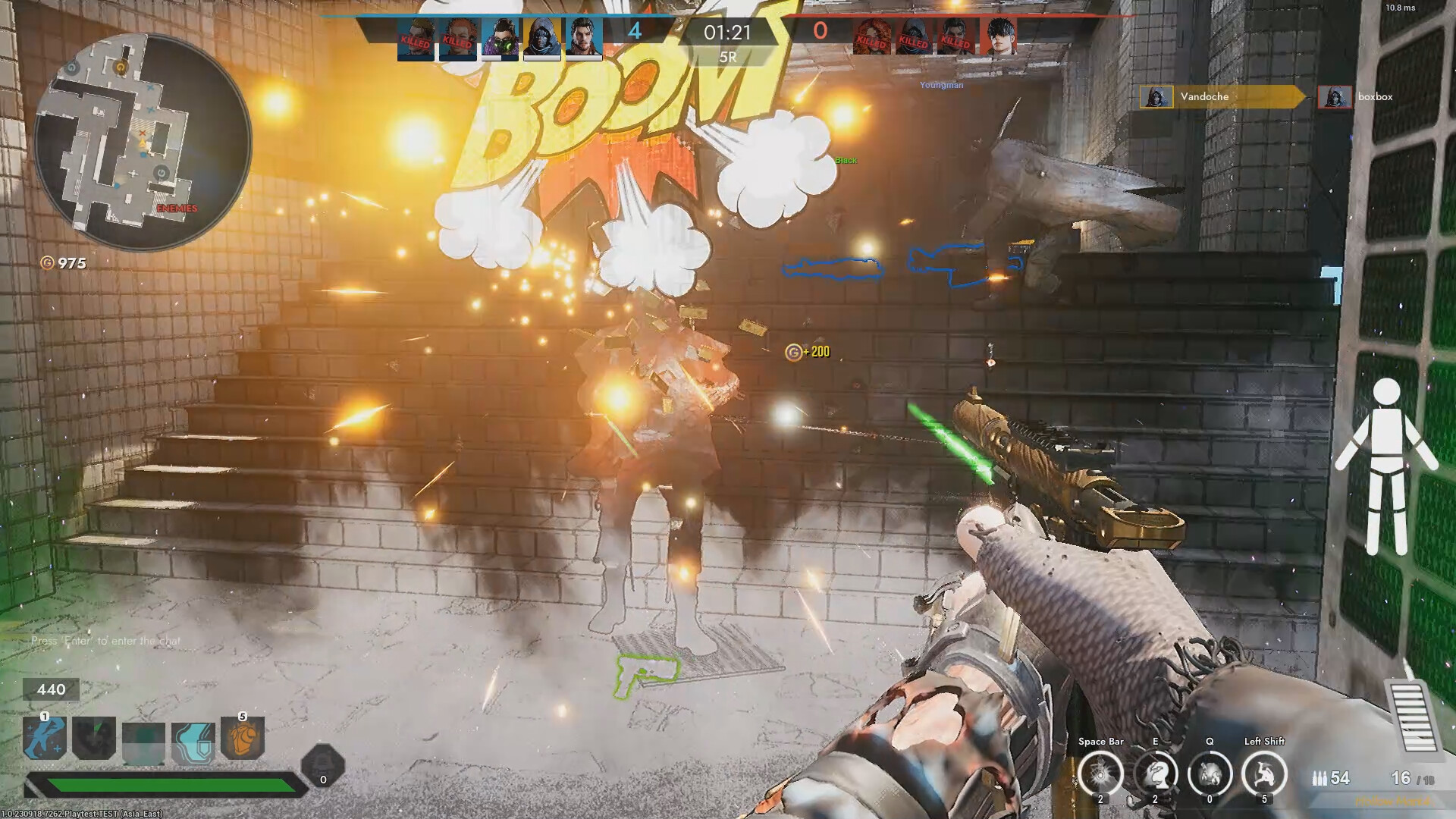This screenshot has width=1456, height=819.
Task: Select the gold-highlighted hooded teammate portrait
Action: pyautogui.click(x=542, y=38)
